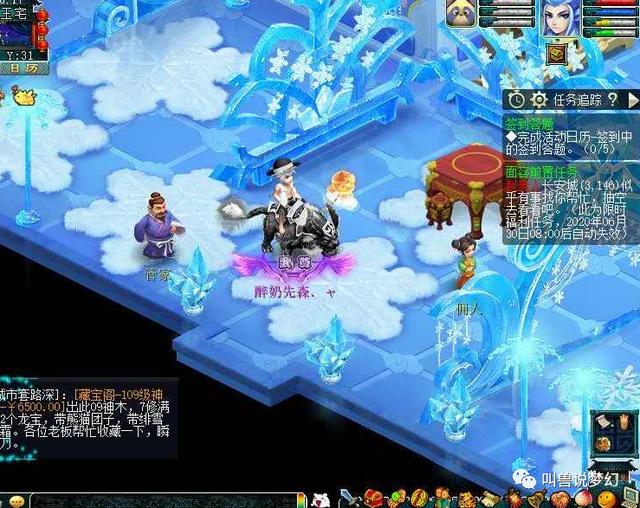640x508 pixels.
Task: Click the gold treasure chest icon below the portrait
Action: coord(557,54)
